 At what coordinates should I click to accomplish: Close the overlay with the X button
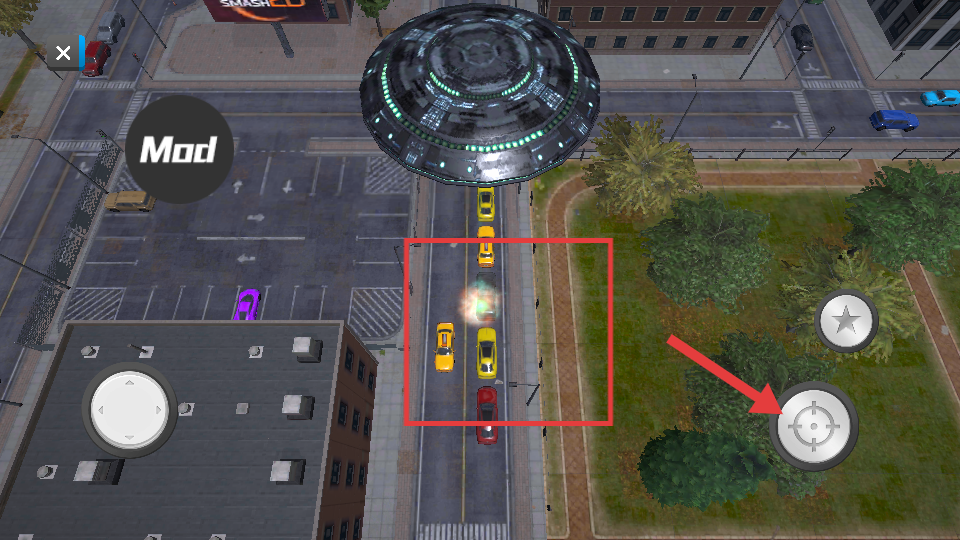pyautogui.click(x=63, y=54)
